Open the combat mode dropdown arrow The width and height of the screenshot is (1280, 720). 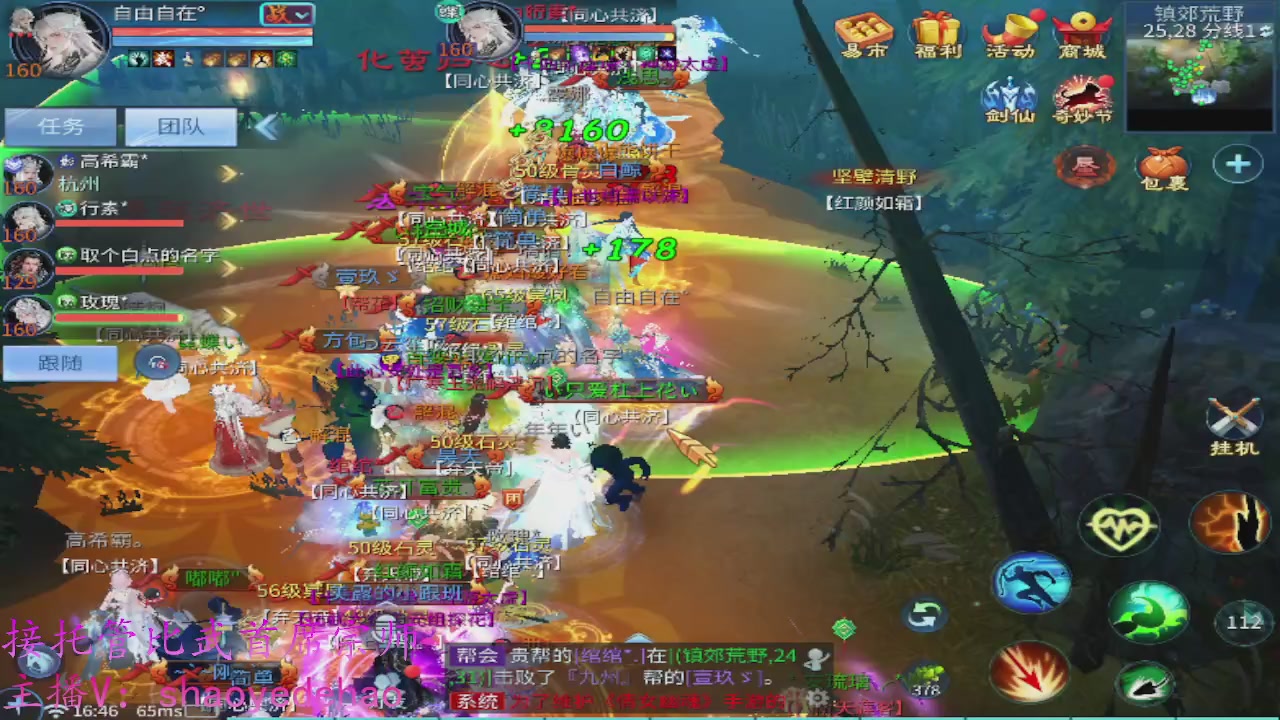[303, 16]
